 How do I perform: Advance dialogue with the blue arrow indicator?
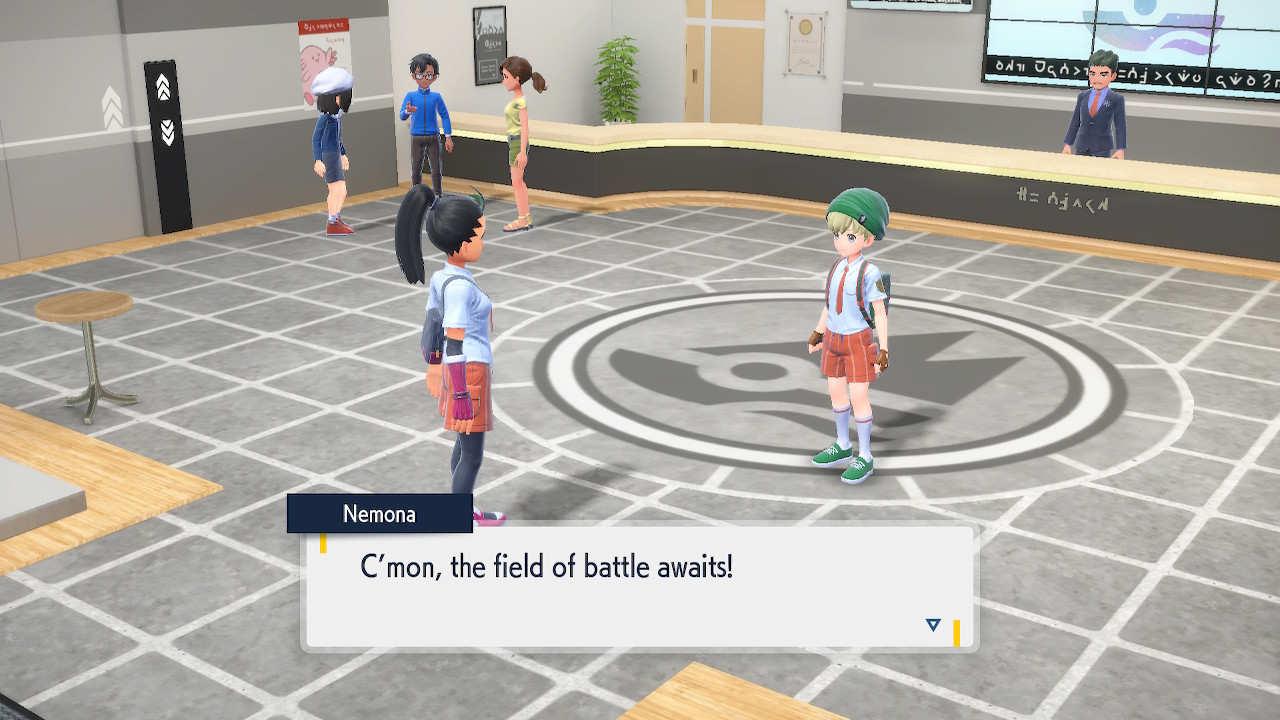[x=933, y=625]
